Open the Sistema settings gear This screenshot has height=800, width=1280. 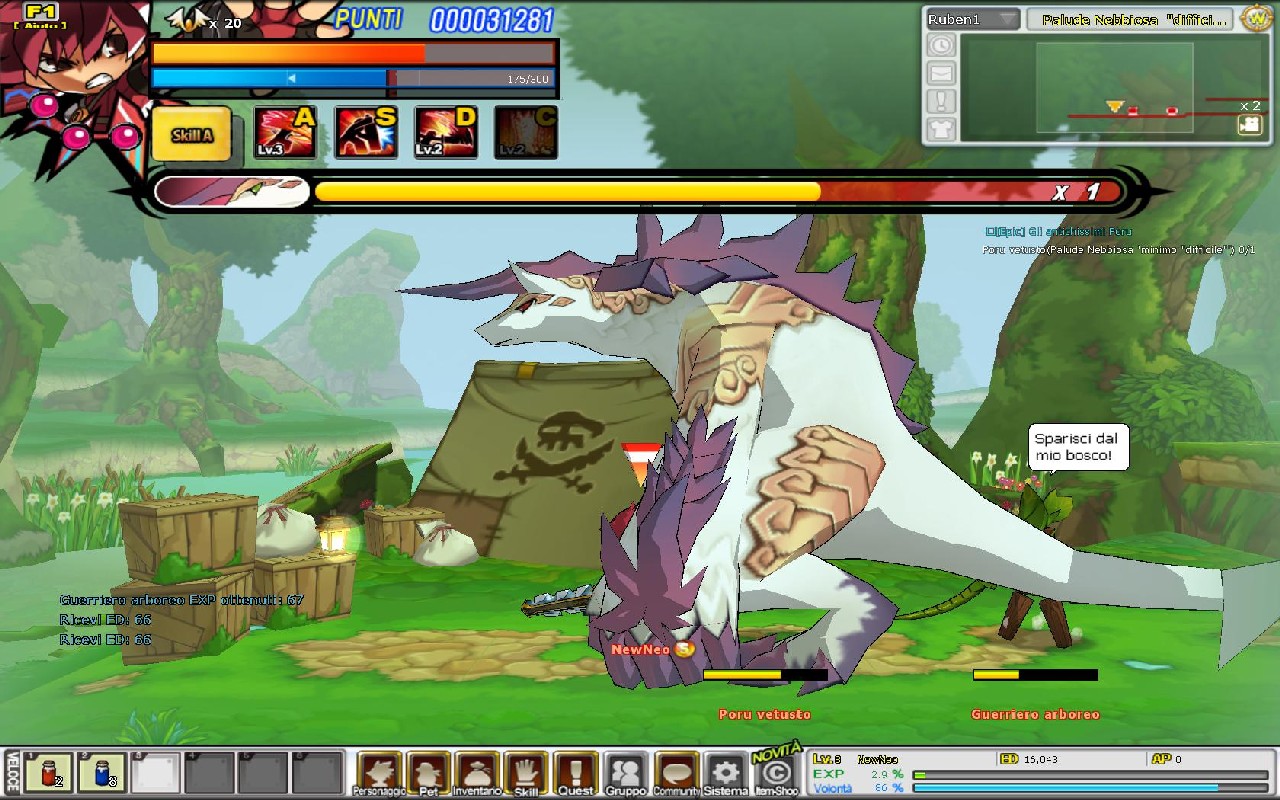725,773
